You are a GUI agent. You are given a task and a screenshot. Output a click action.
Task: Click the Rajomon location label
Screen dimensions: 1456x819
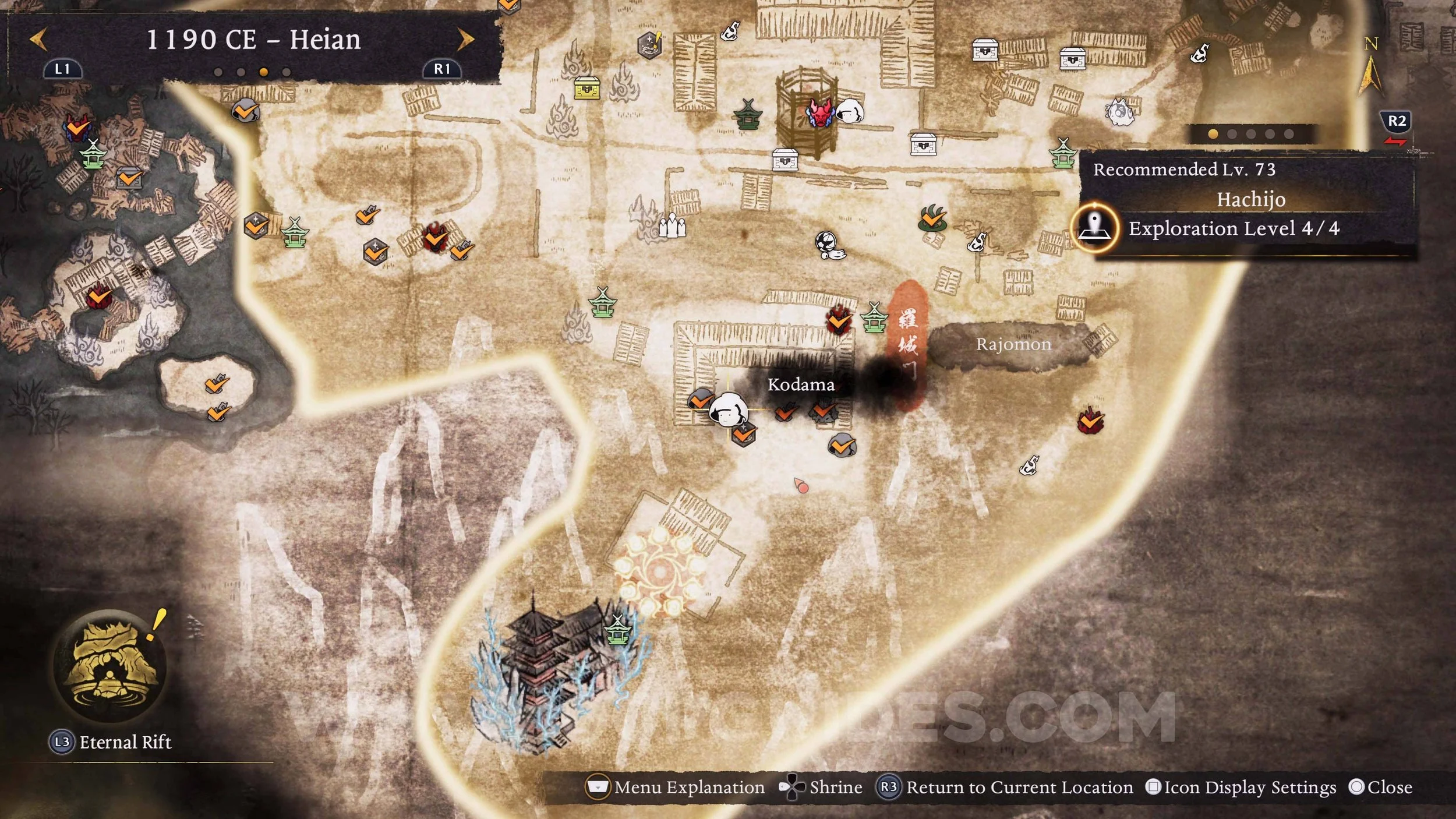[1013, 344]
